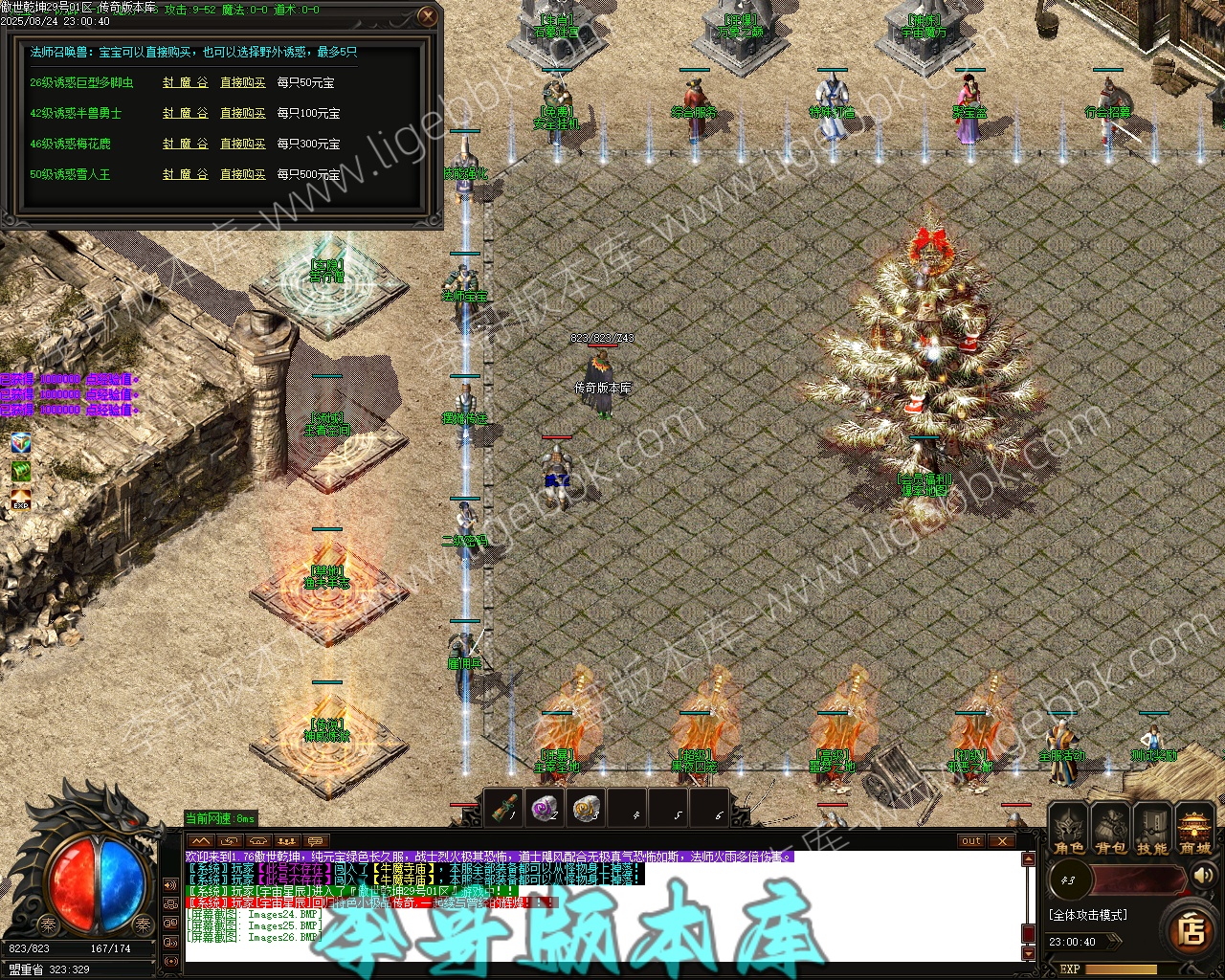This screenshot has width=1225, height=980.
Task: Use the scroll in quick slot 1
Action: click(504, 809)
